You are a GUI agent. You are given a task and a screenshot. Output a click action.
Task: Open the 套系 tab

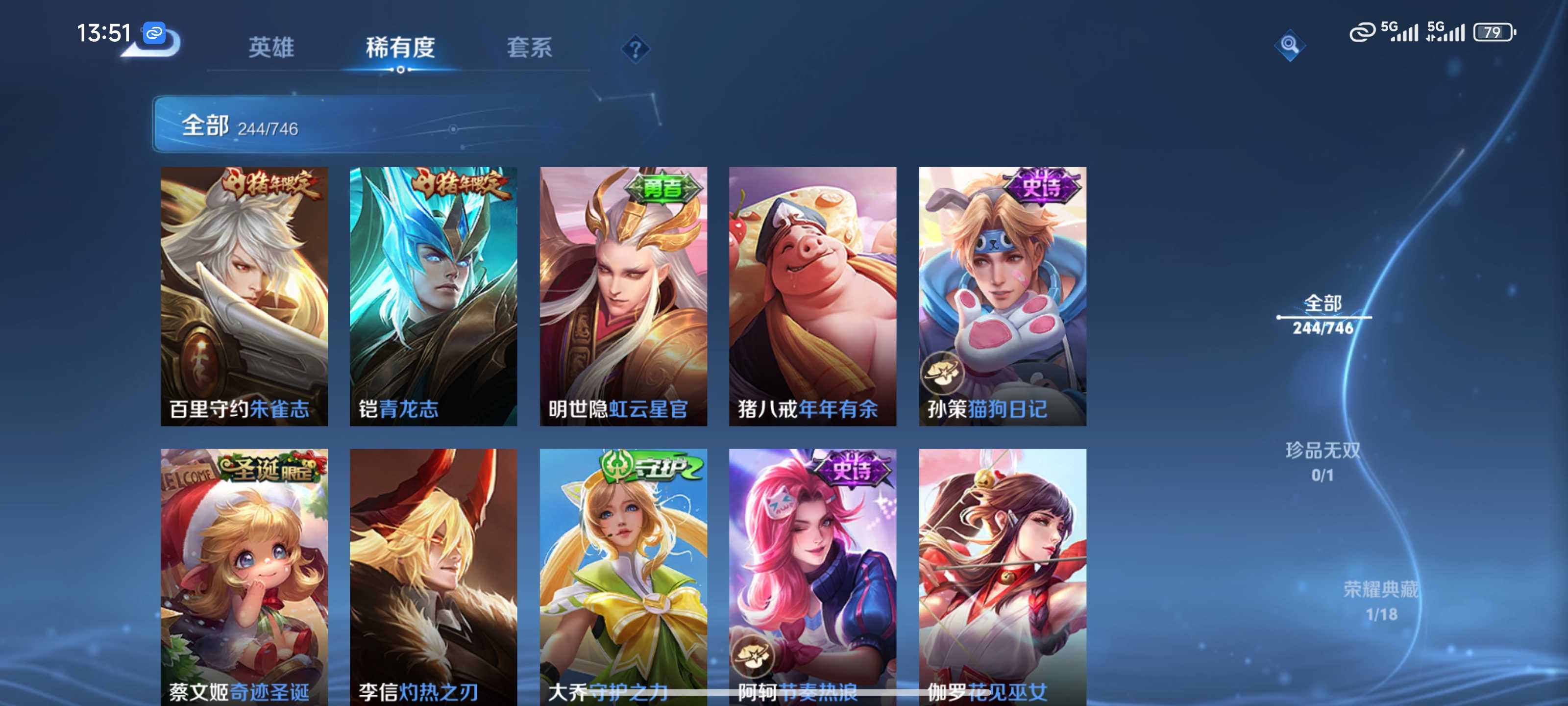(529, 48)
